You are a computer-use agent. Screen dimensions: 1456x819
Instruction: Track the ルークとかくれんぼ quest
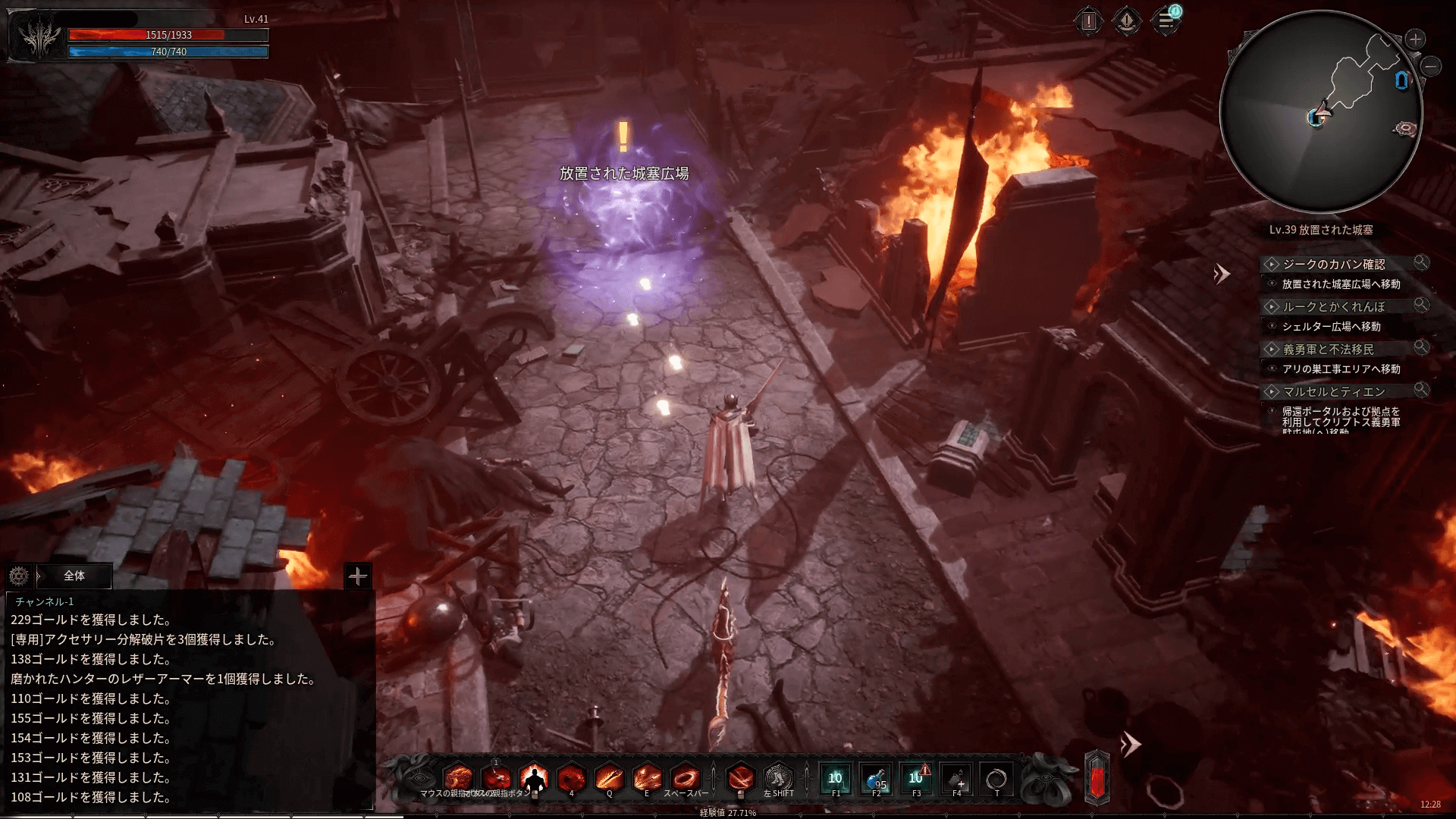tap(1333, 306)
